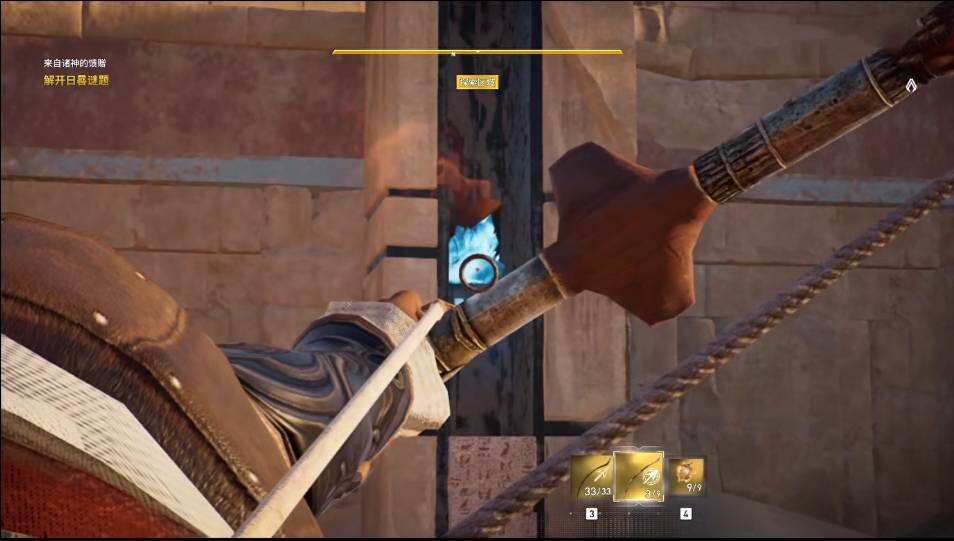Image resolution: width=954 pixels, height=541 pixels.
Task: Click the yellow compass bar
Action: point(477,51)
